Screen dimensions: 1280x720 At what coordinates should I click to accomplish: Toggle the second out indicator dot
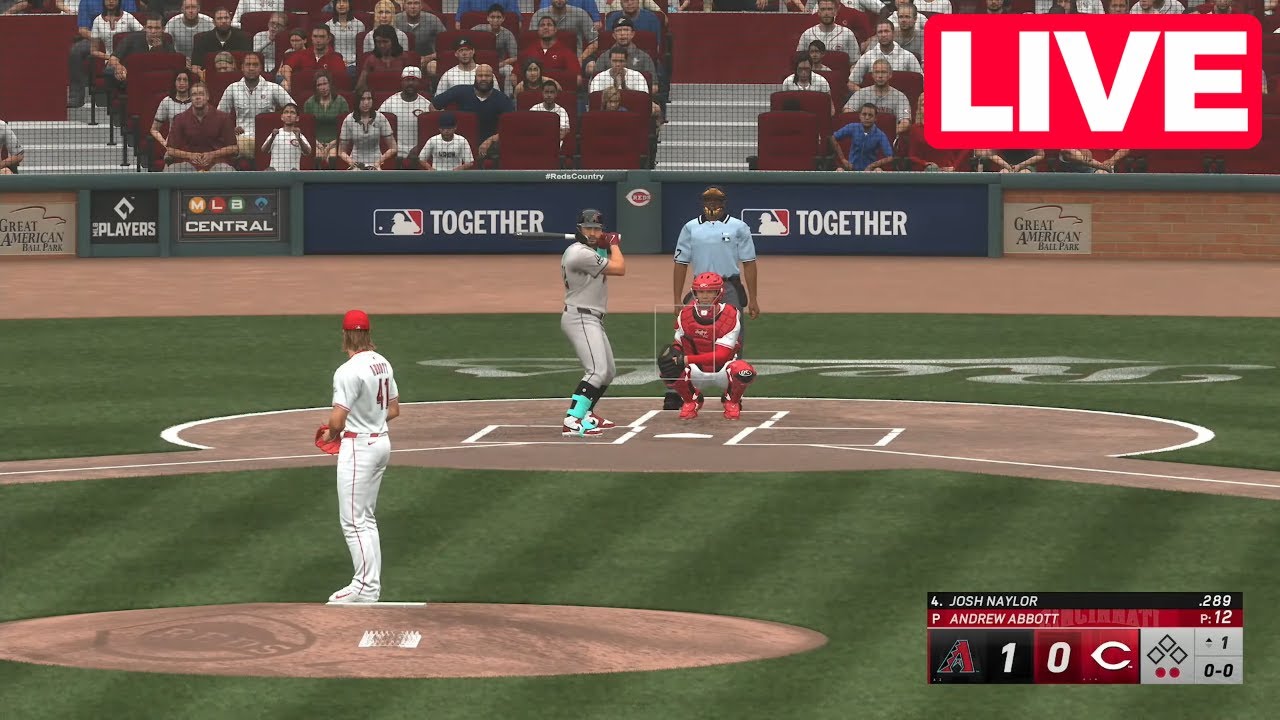click(x=1175, y=671)
